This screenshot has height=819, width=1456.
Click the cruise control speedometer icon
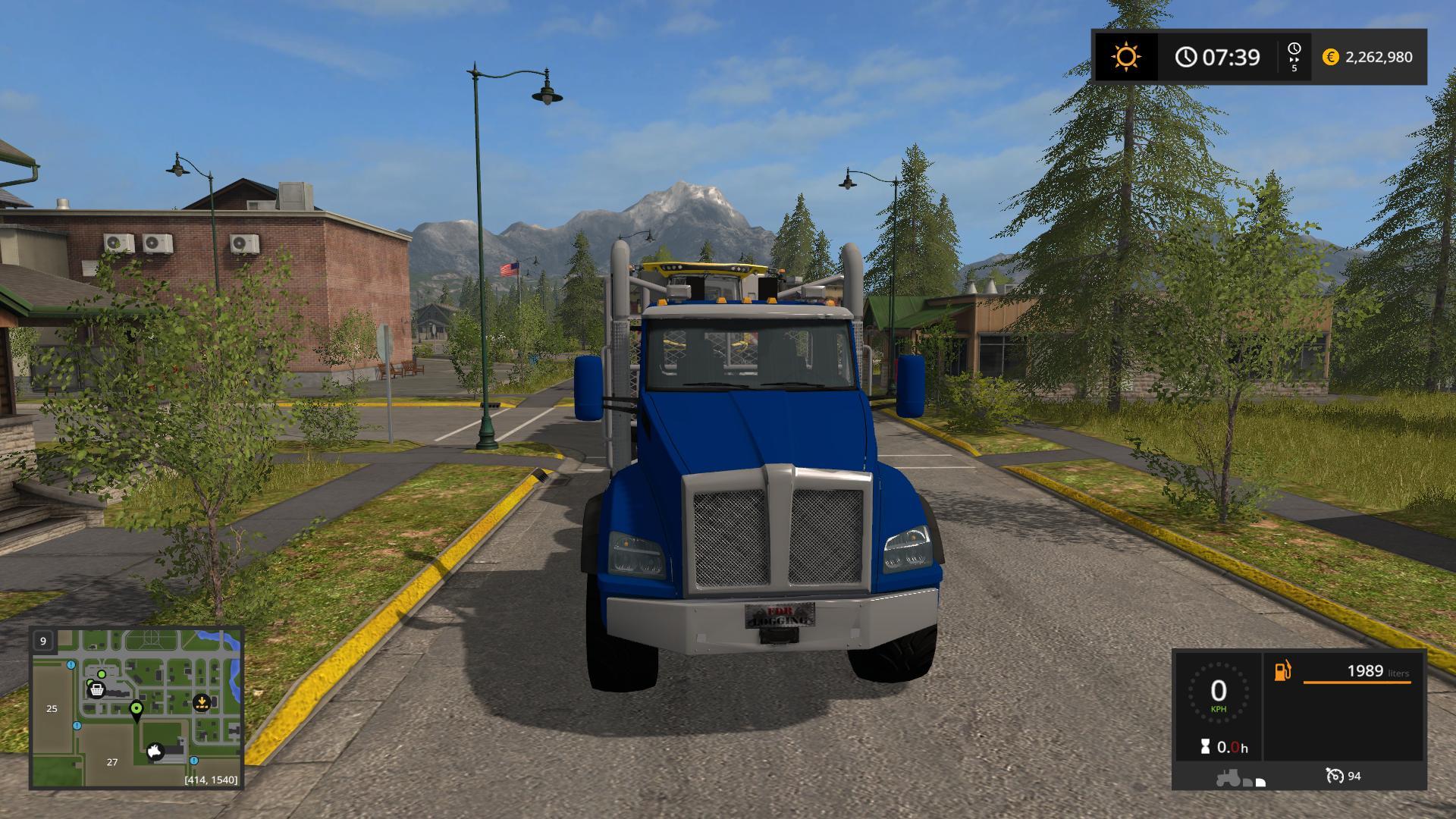(1334, 776)
